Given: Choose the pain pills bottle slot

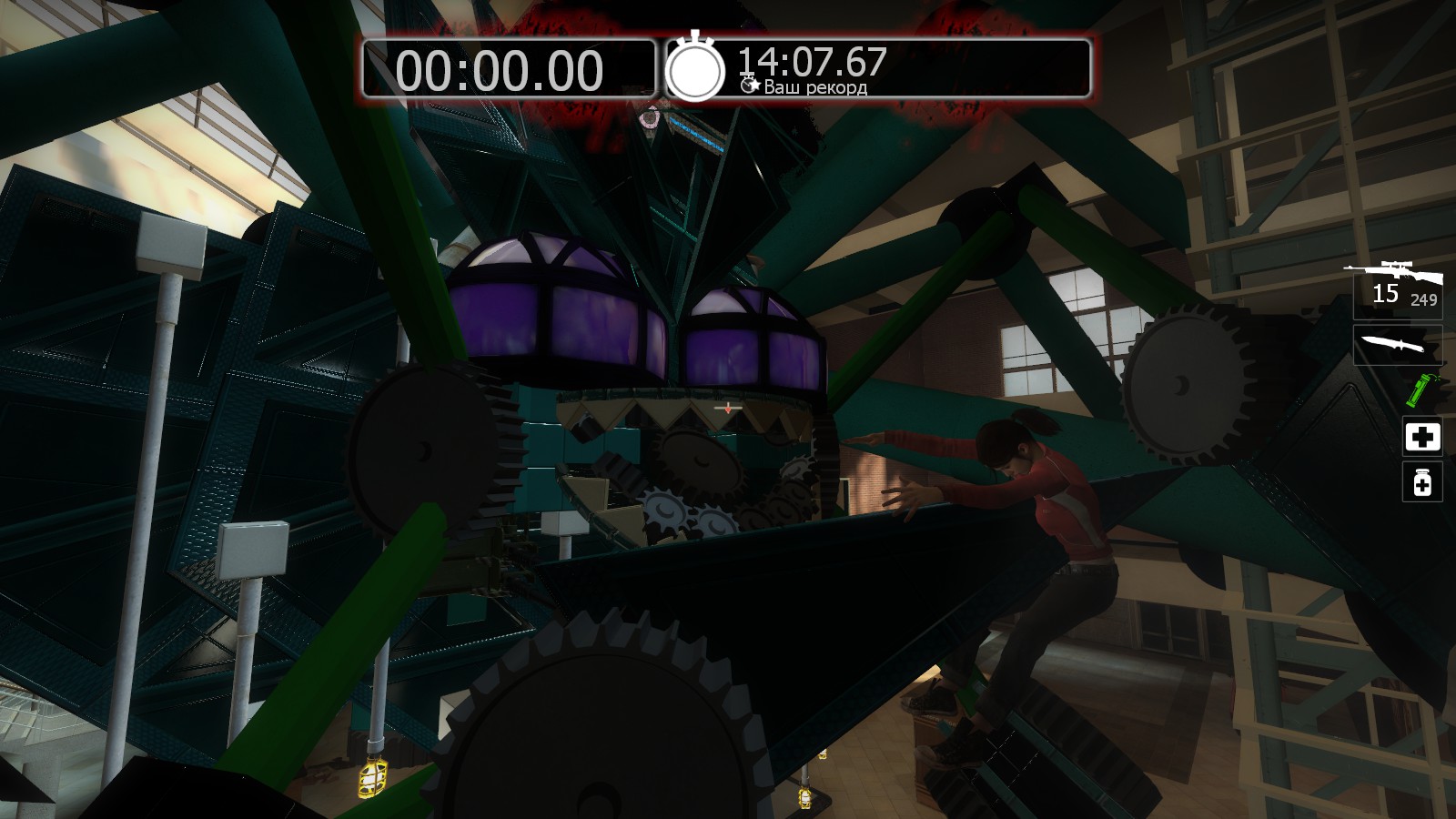Looking at the screenshot, I should coord(1421,481).
